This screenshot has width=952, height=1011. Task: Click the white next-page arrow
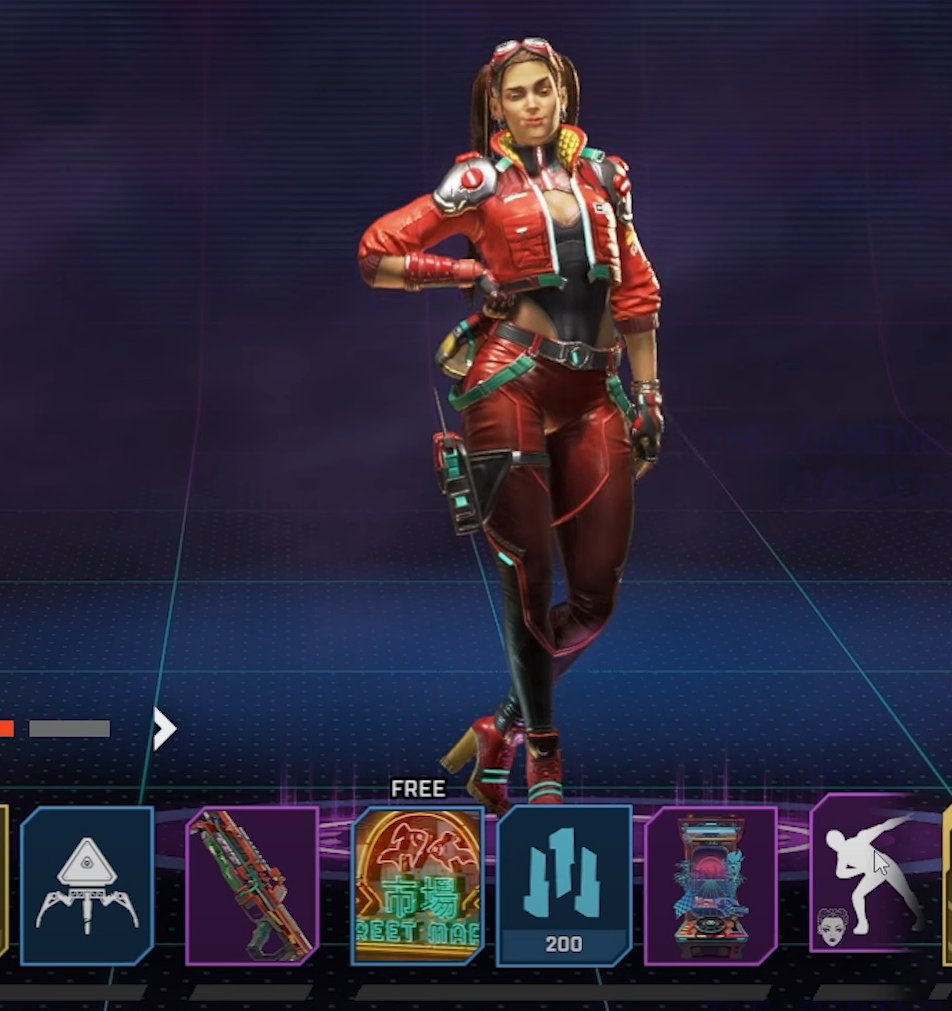(164, 729)
